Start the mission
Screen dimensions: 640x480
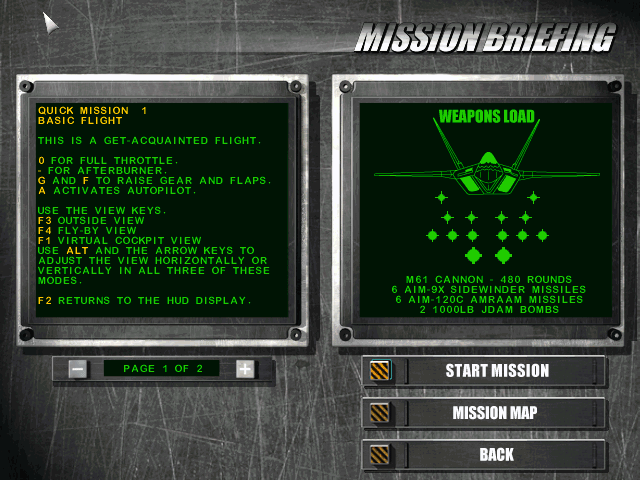(x=496, y=371)
